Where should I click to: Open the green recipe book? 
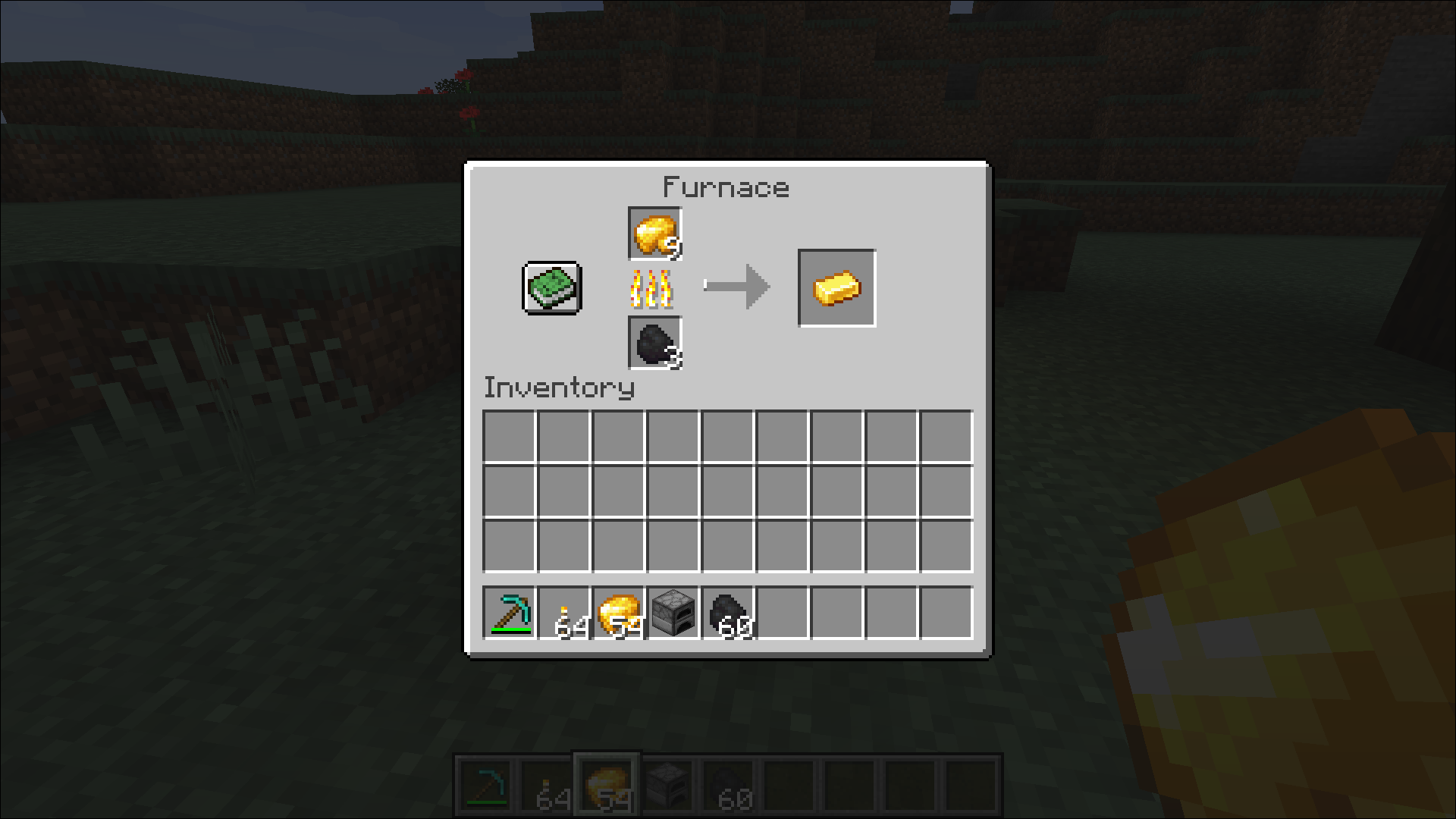[x=551, y=288]
